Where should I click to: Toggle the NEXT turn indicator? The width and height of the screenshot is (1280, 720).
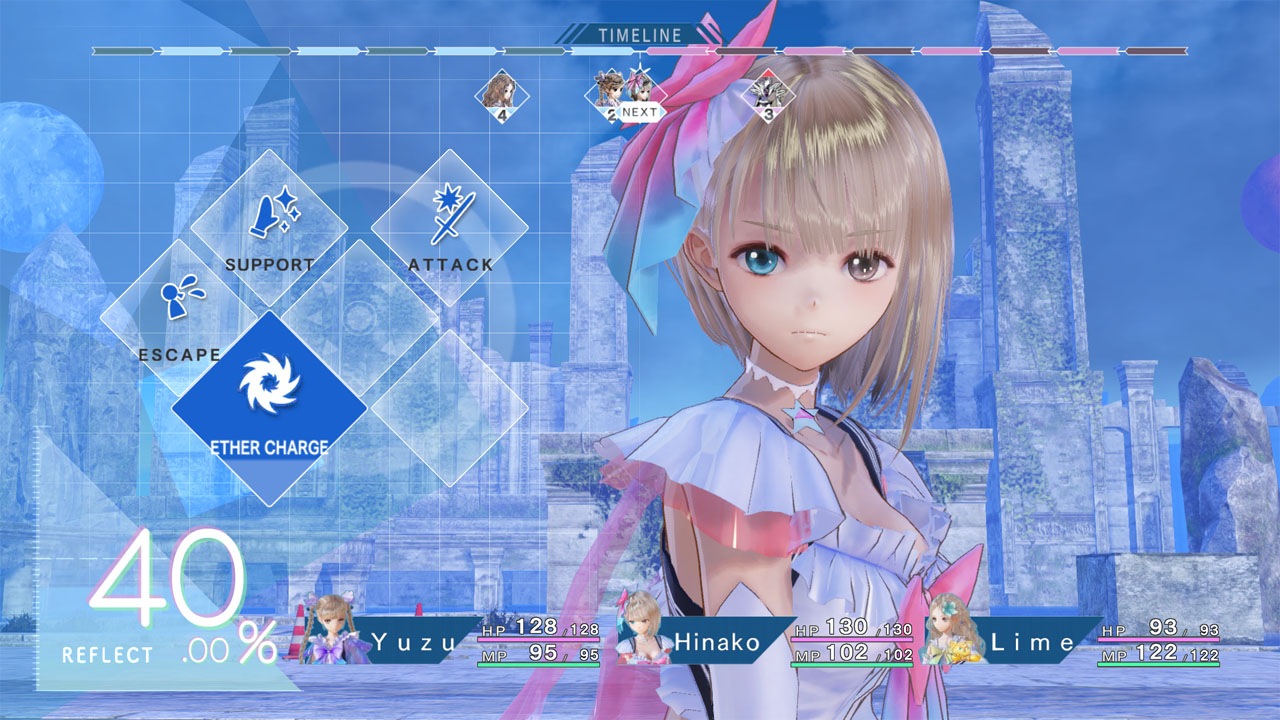(x=640, y=113)
